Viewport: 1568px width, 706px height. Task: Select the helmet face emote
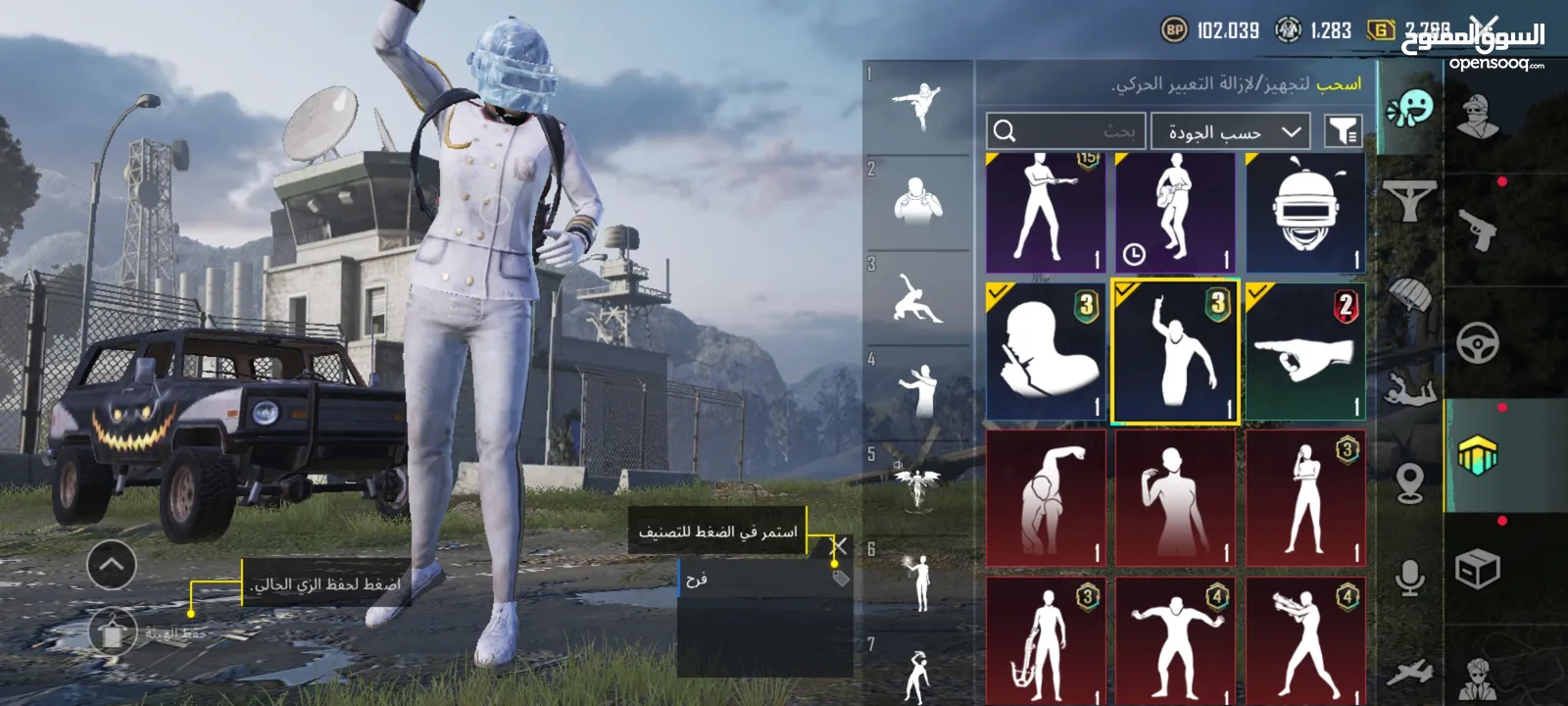click(x=1305, y=213)
